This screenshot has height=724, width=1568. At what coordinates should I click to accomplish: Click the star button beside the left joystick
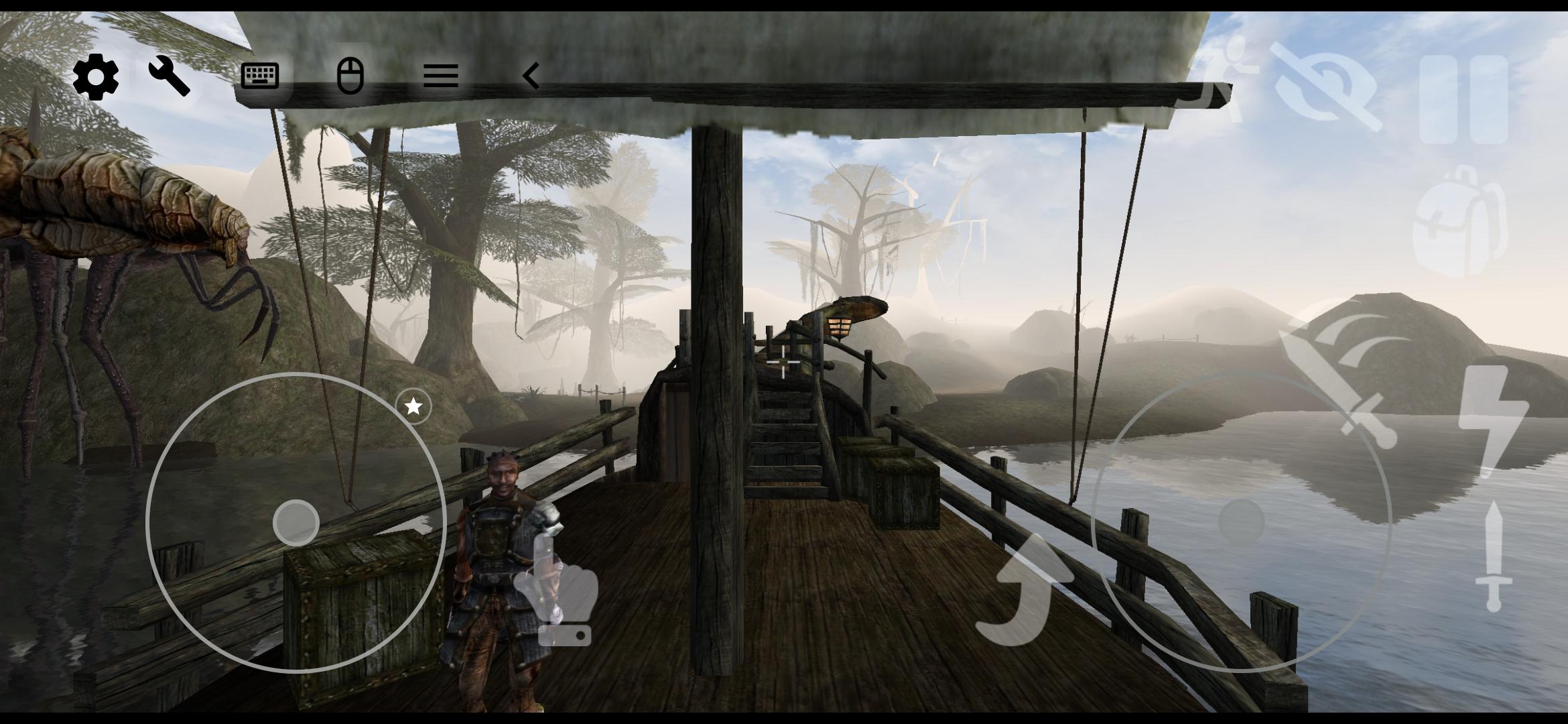(413, 406)
